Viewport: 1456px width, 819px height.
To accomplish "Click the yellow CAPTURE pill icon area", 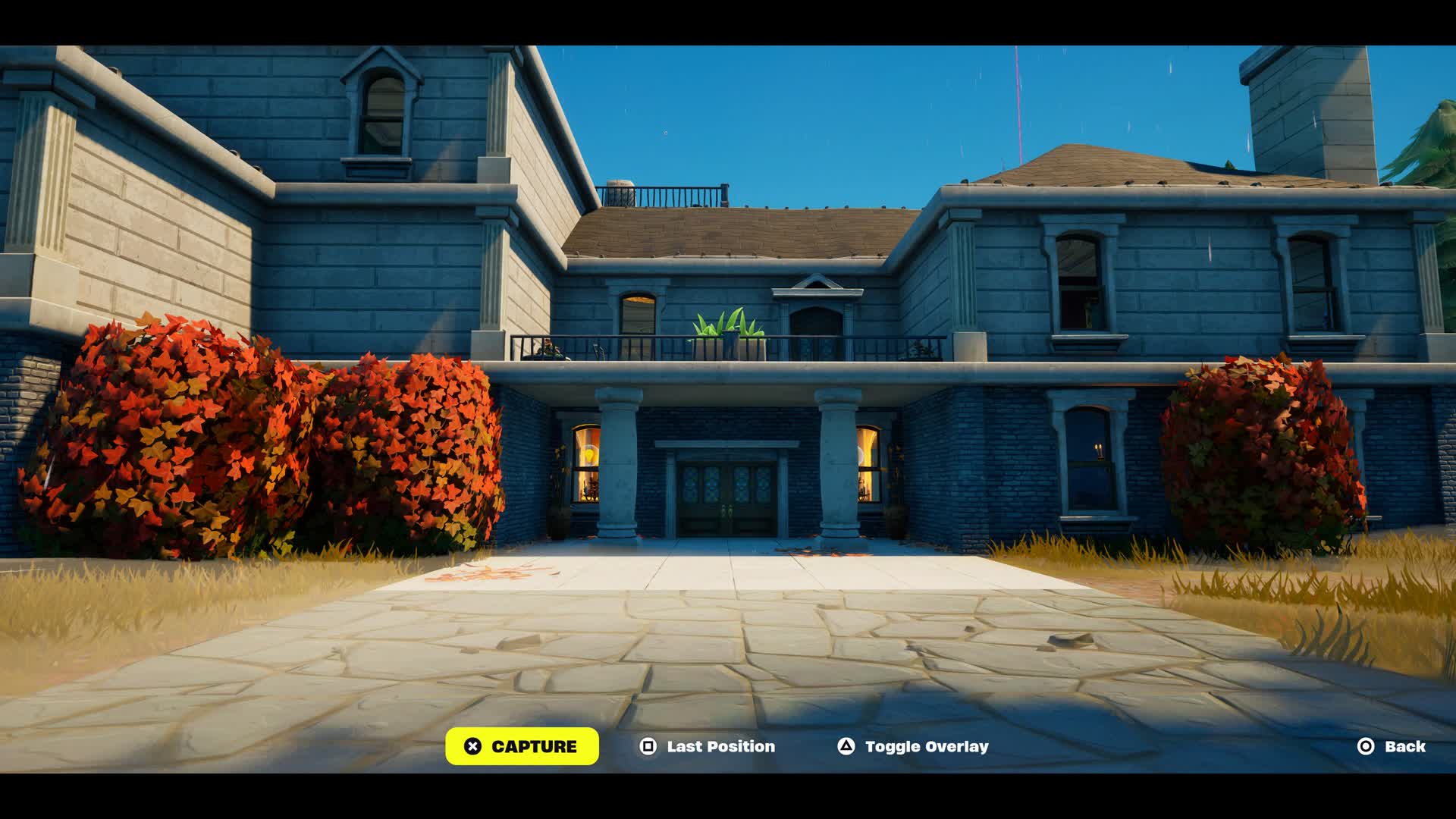I will click(522, 746).
